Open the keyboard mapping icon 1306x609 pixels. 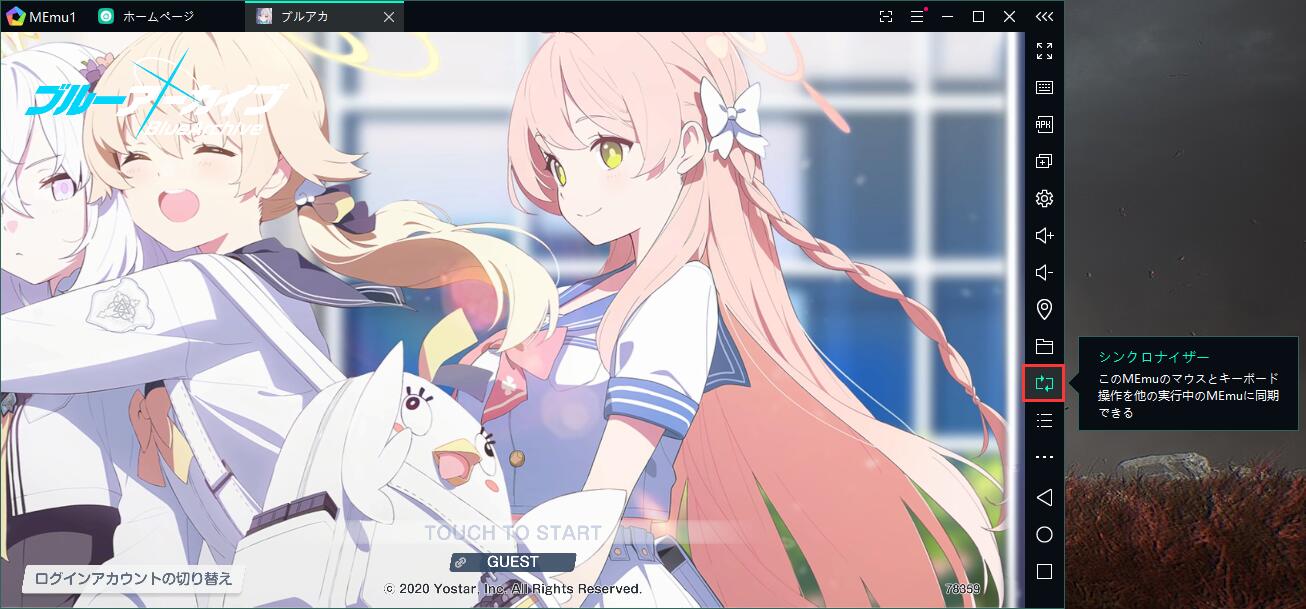coord(1044,88)
